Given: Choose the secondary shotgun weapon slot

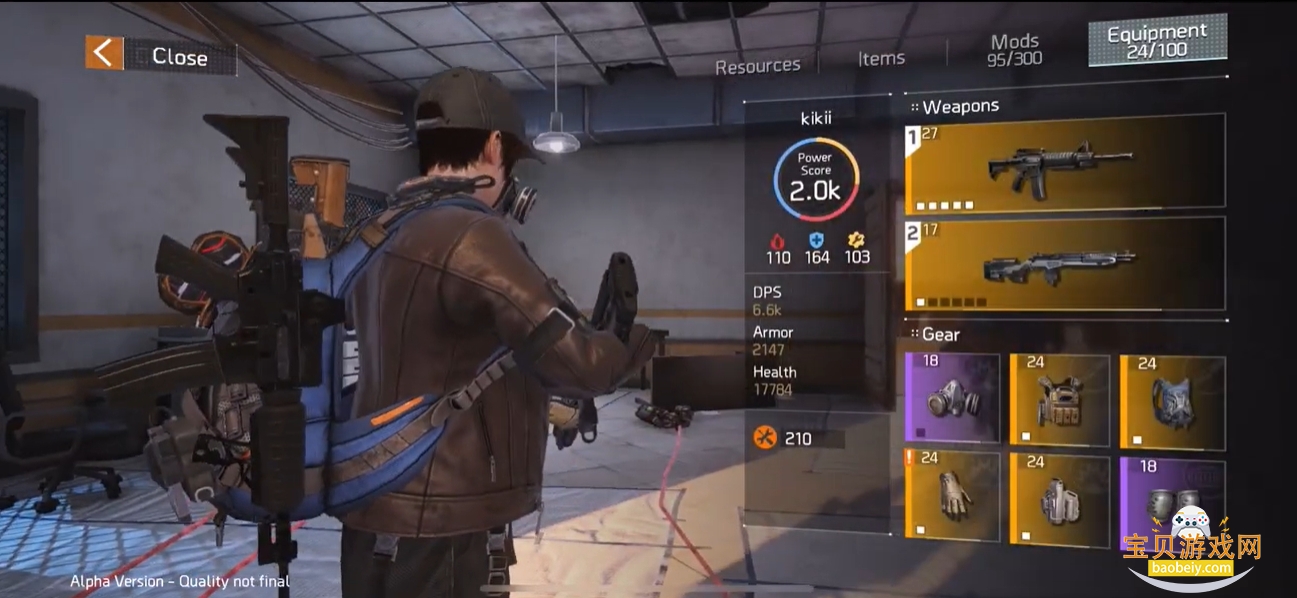Looking at the screenshot, I should pos(1065,263).
